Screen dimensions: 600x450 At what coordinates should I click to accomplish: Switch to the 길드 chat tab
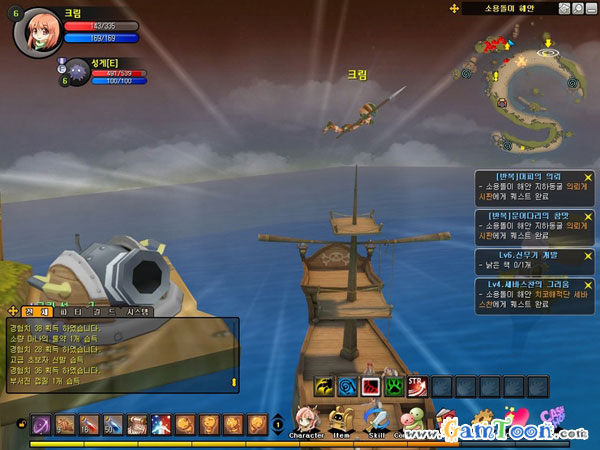104,312
